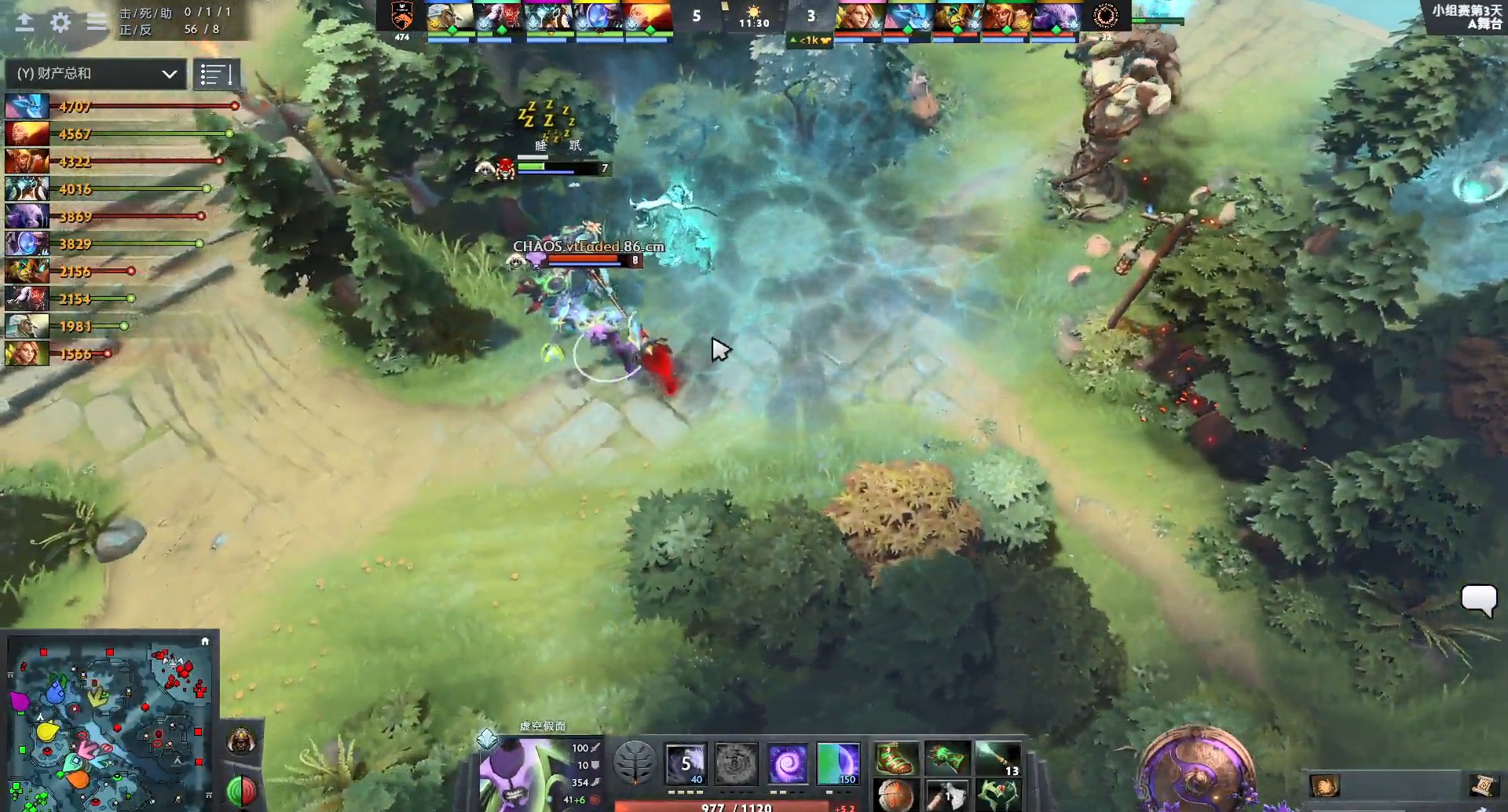The height and width of the screenshot is (812, 1508).
Task: Click the 977/1120 health bar
Action: tap(737, 806)
